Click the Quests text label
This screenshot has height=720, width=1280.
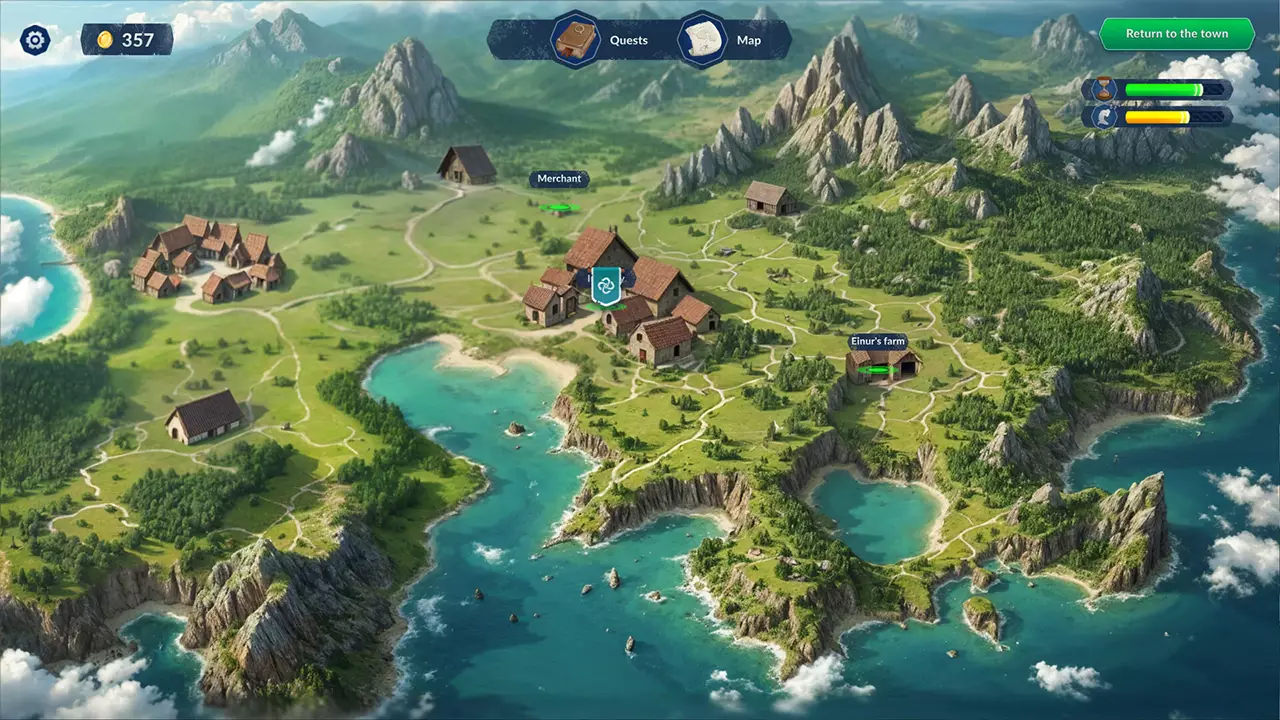coord(628,40)
